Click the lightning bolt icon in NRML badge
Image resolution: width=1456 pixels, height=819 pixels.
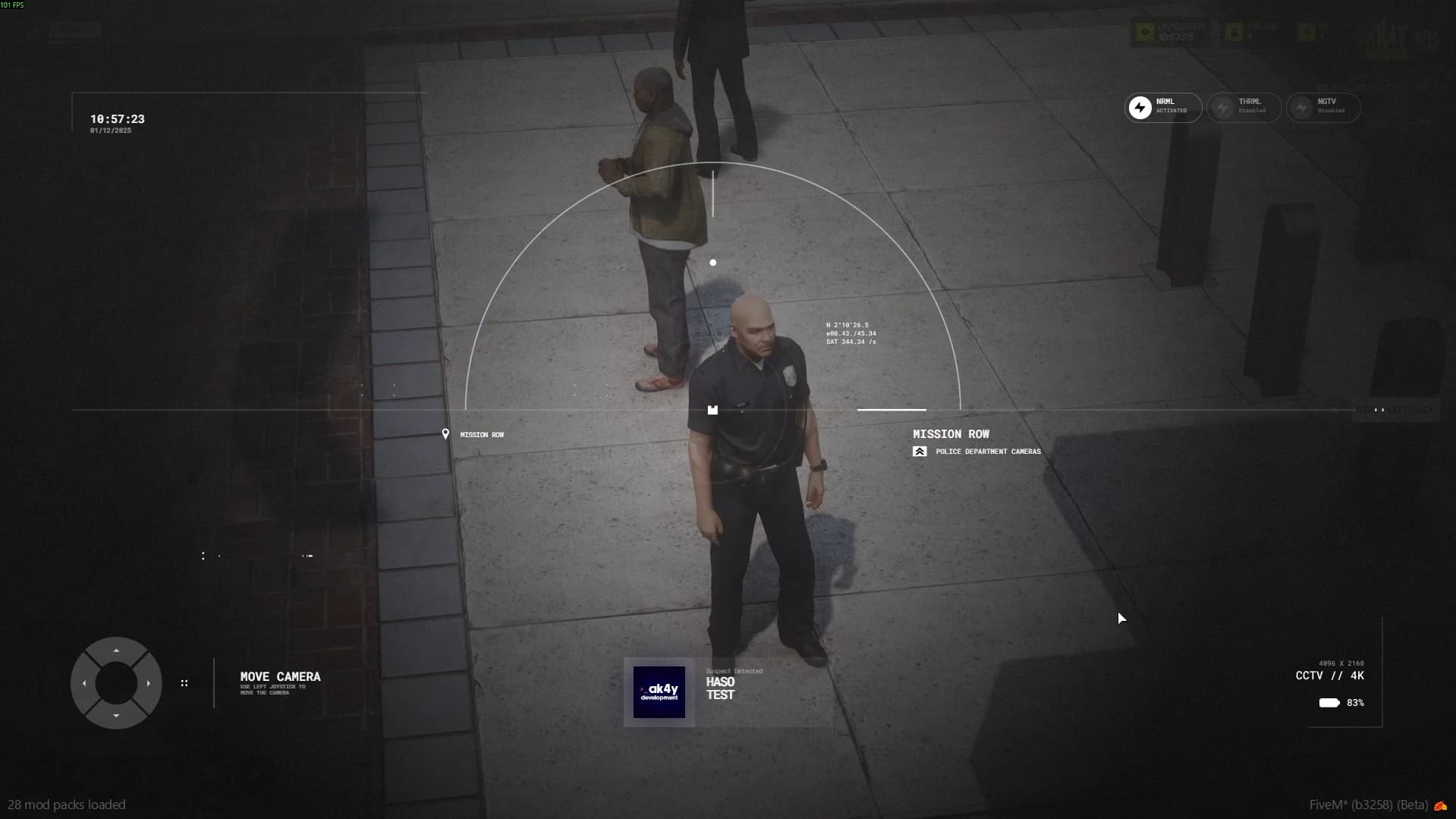click(x=1141, y=107)
